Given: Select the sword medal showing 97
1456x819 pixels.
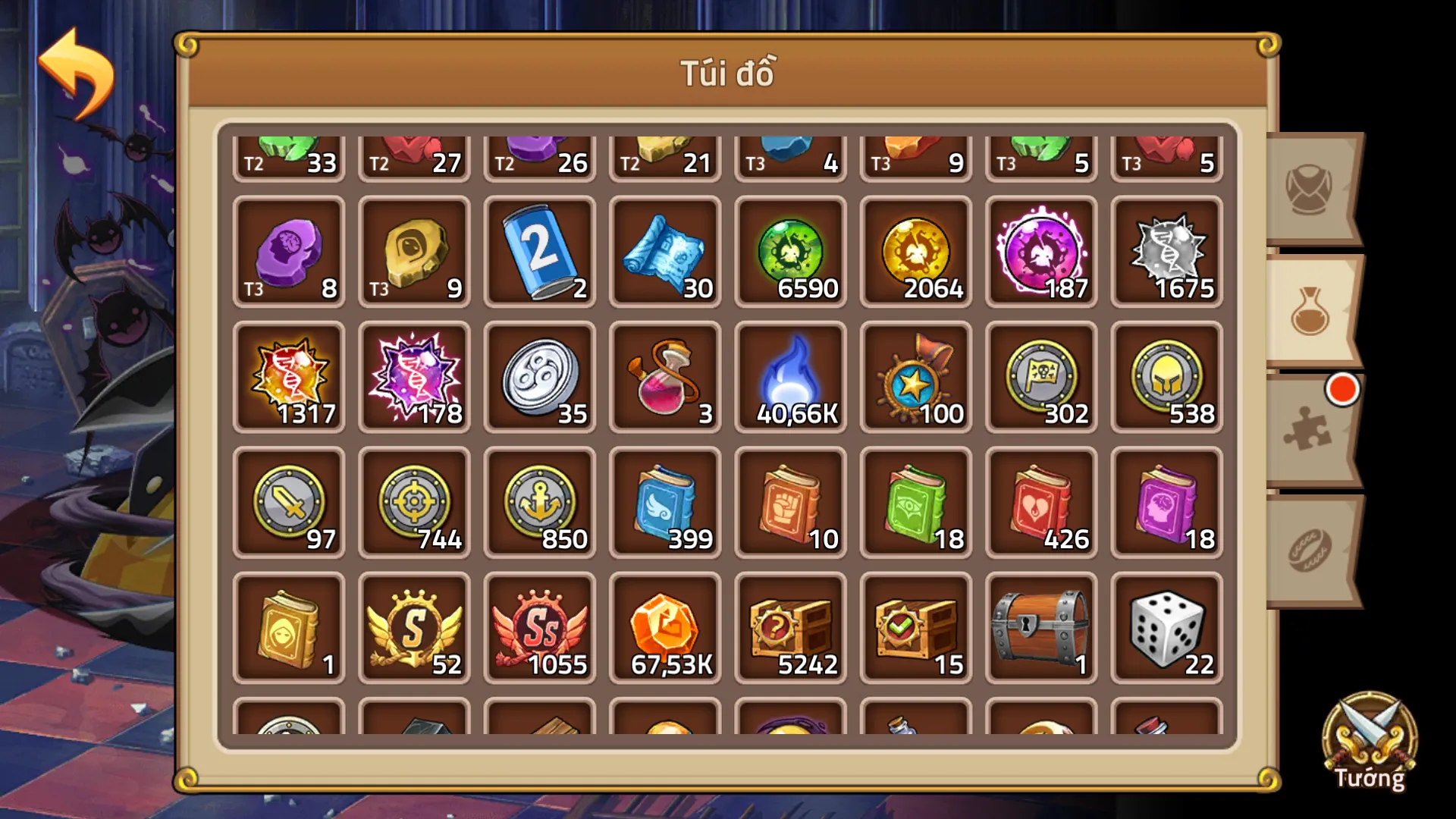Looking at the screenshot, I should tap(288, 500).
